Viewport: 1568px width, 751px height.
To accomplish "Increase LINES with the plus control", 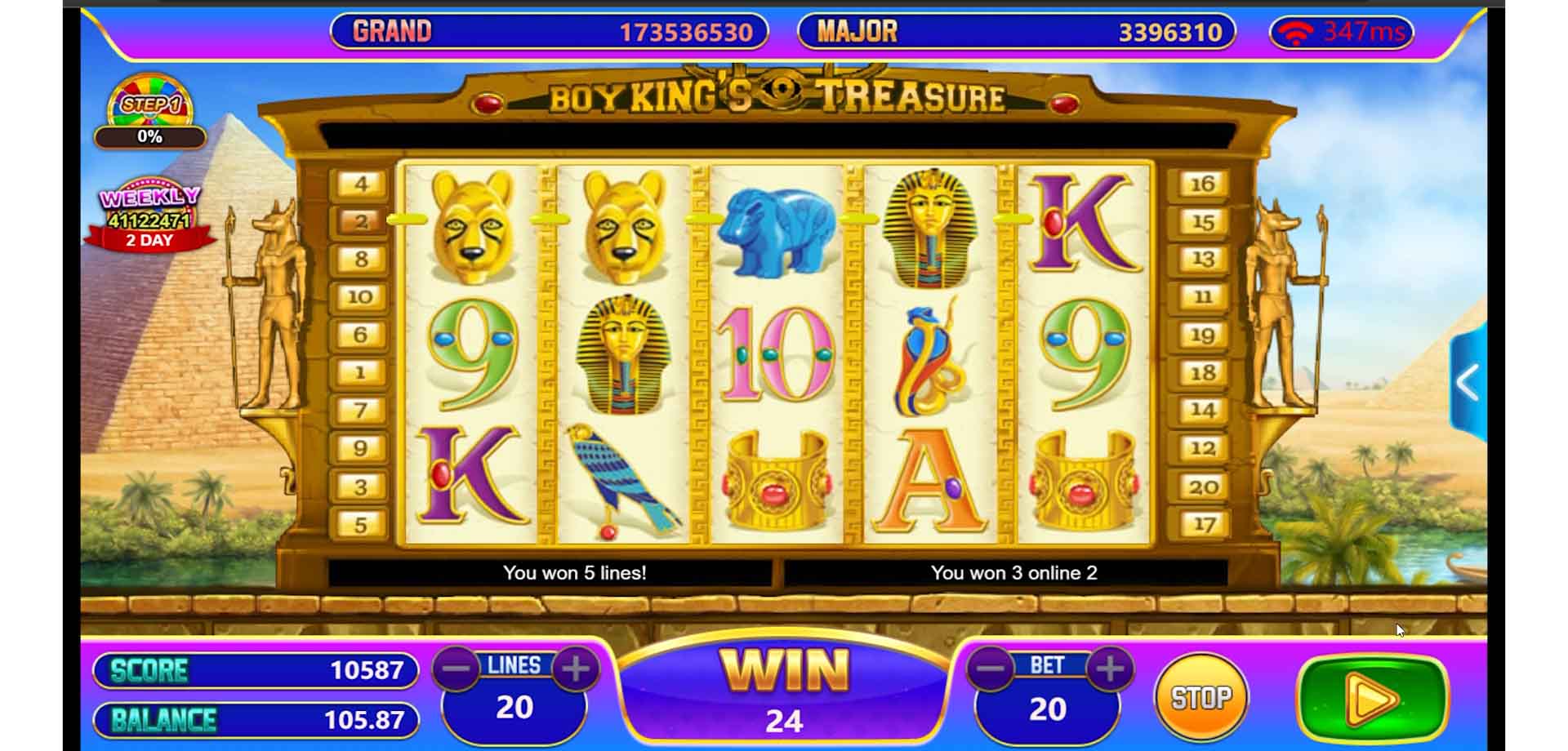I will click(x=578, y=666).
